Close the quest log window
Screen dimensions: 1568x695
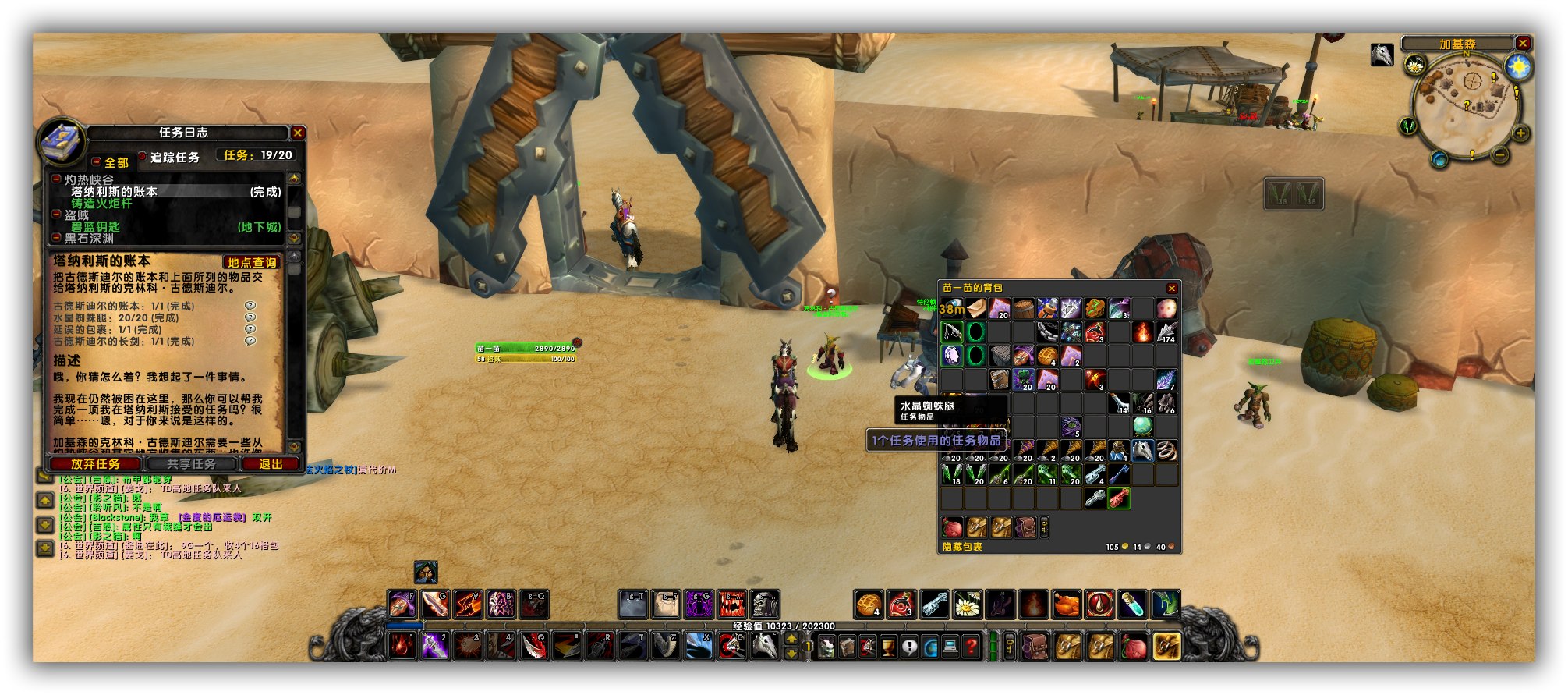(x=297, y=133)
